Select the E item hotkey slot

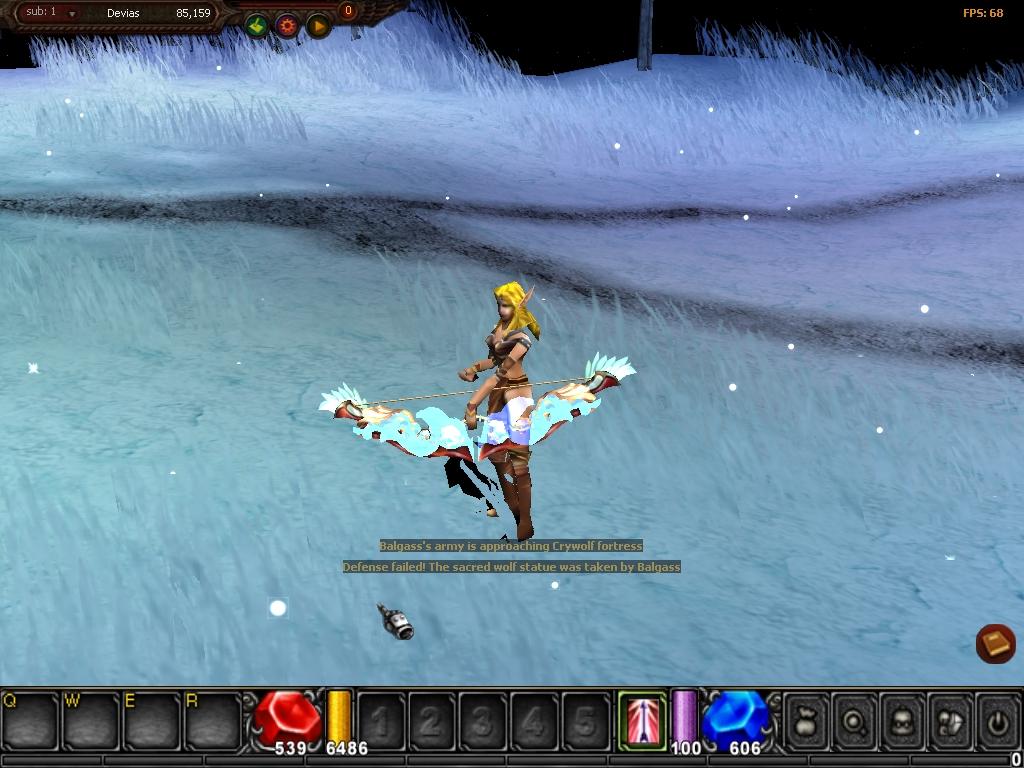click(x=151, y=720)
